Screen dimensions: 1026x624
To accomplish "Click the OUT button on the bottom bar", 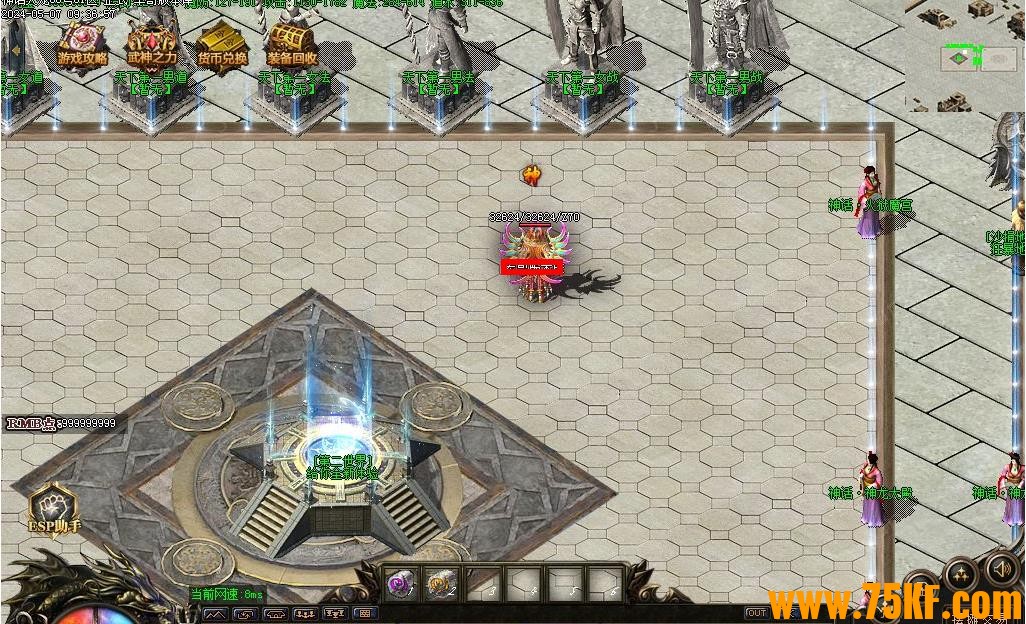I will coord(757,613).
